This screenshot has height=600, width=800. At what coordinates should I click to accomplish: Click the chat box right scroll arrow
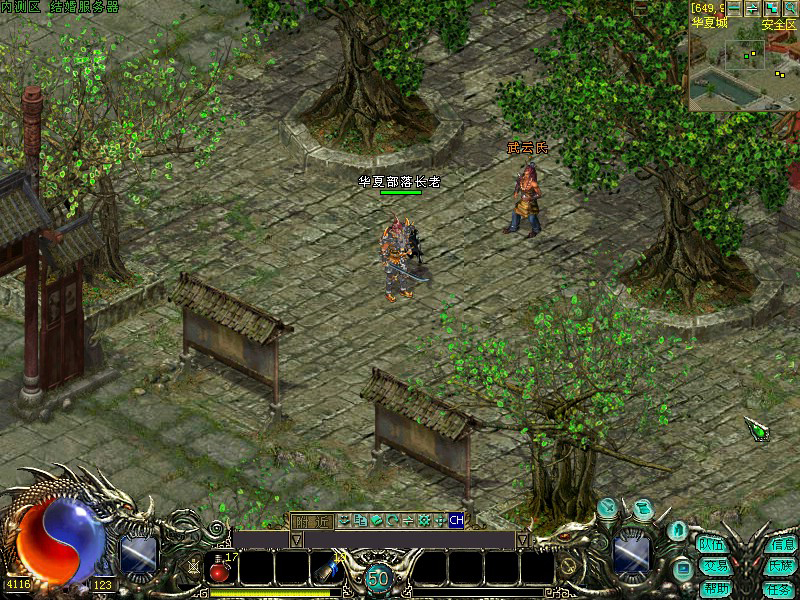click(x=522, y=540)
